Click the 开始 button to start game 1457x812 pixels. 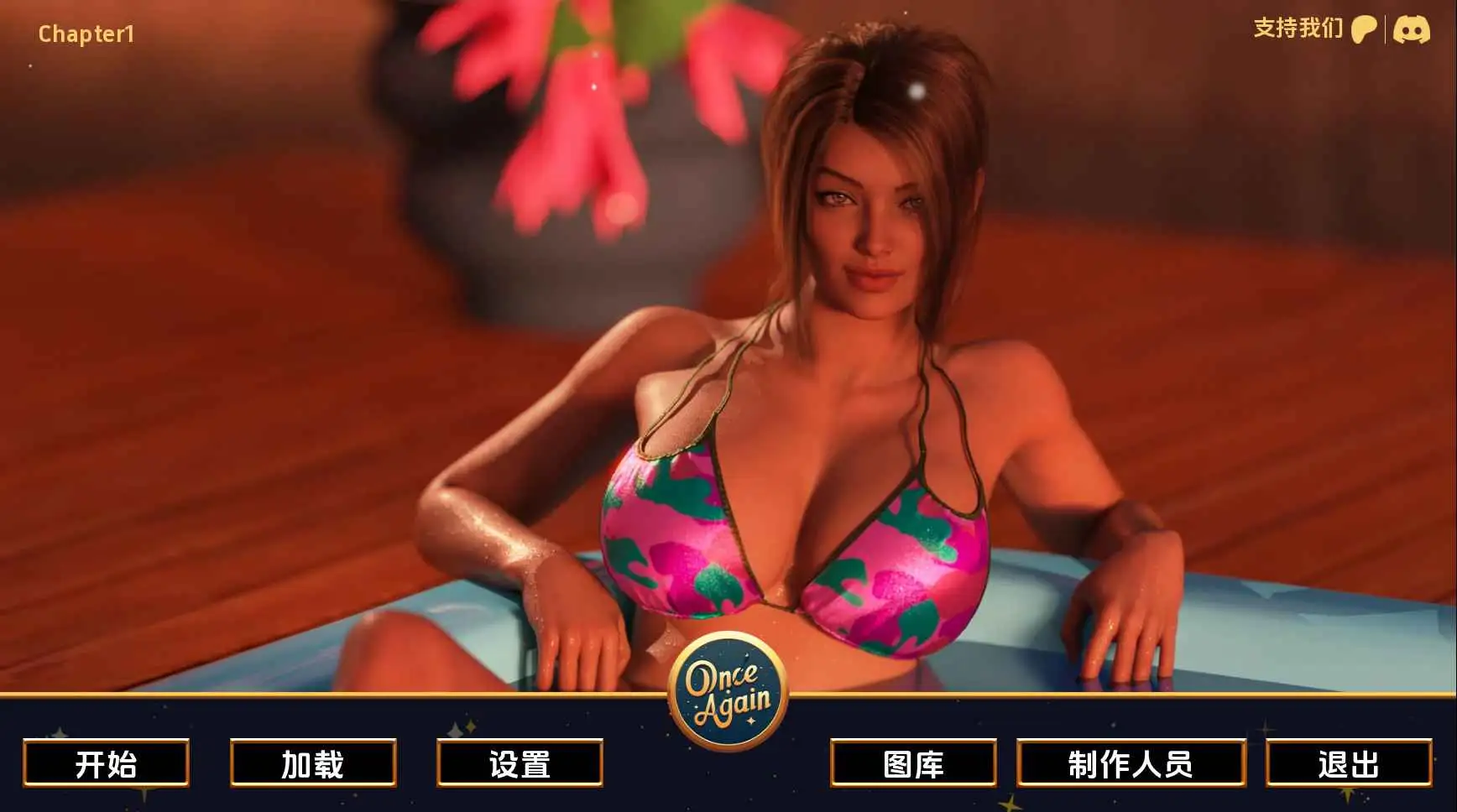[105, 764]
